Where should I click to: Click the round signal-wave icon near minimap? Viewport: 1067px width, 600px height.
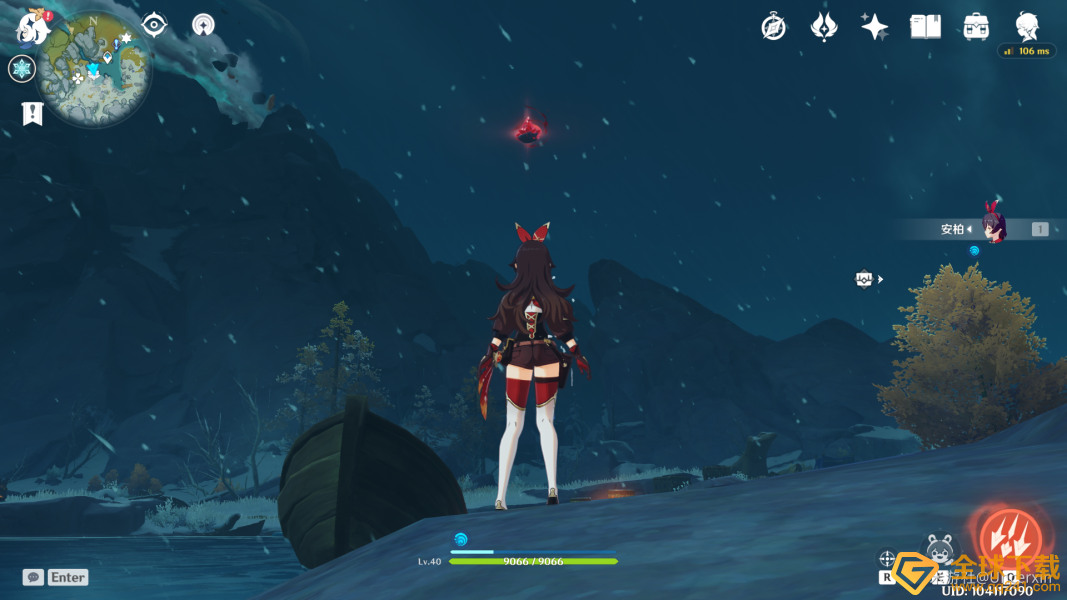pos(204,25)
